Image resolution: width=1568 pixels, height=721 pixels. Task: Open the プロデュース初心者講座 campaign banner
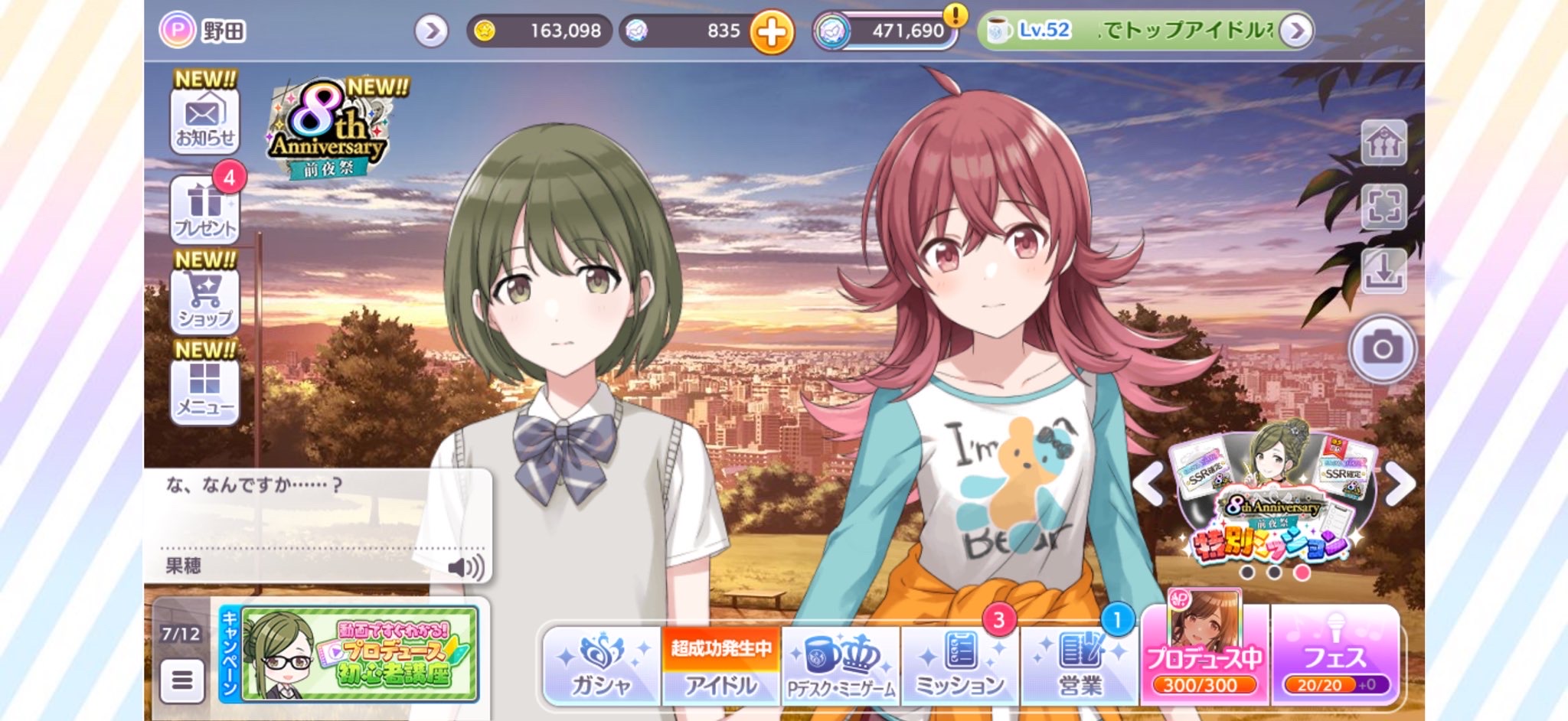pos(358,654)
